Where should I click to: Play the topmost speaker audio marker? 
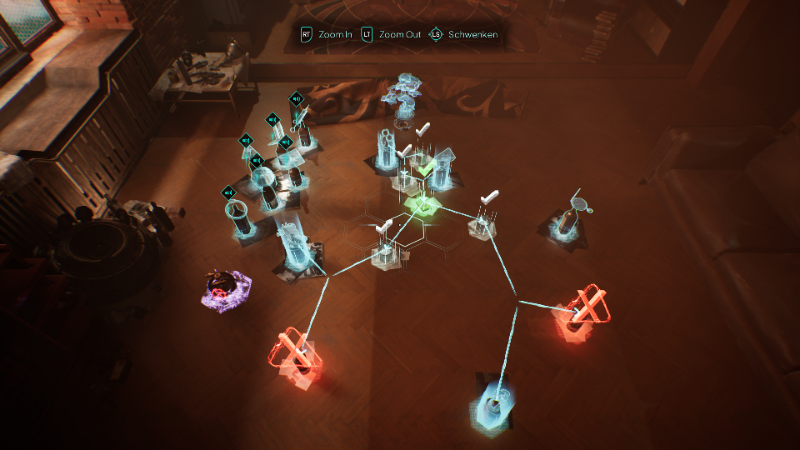point(296,99)
